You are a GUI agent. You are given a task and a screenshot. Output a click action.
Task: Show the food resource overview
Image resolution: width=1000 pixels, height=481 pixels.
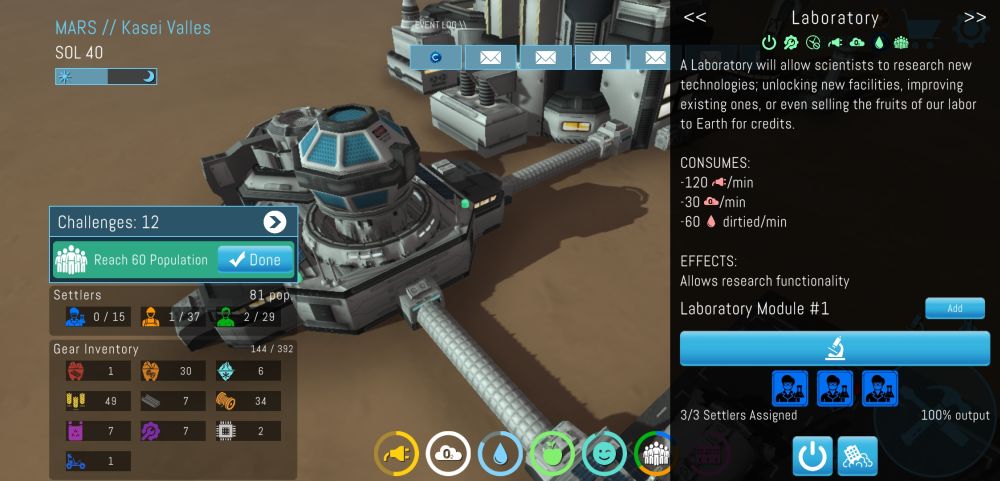[551, 453]
